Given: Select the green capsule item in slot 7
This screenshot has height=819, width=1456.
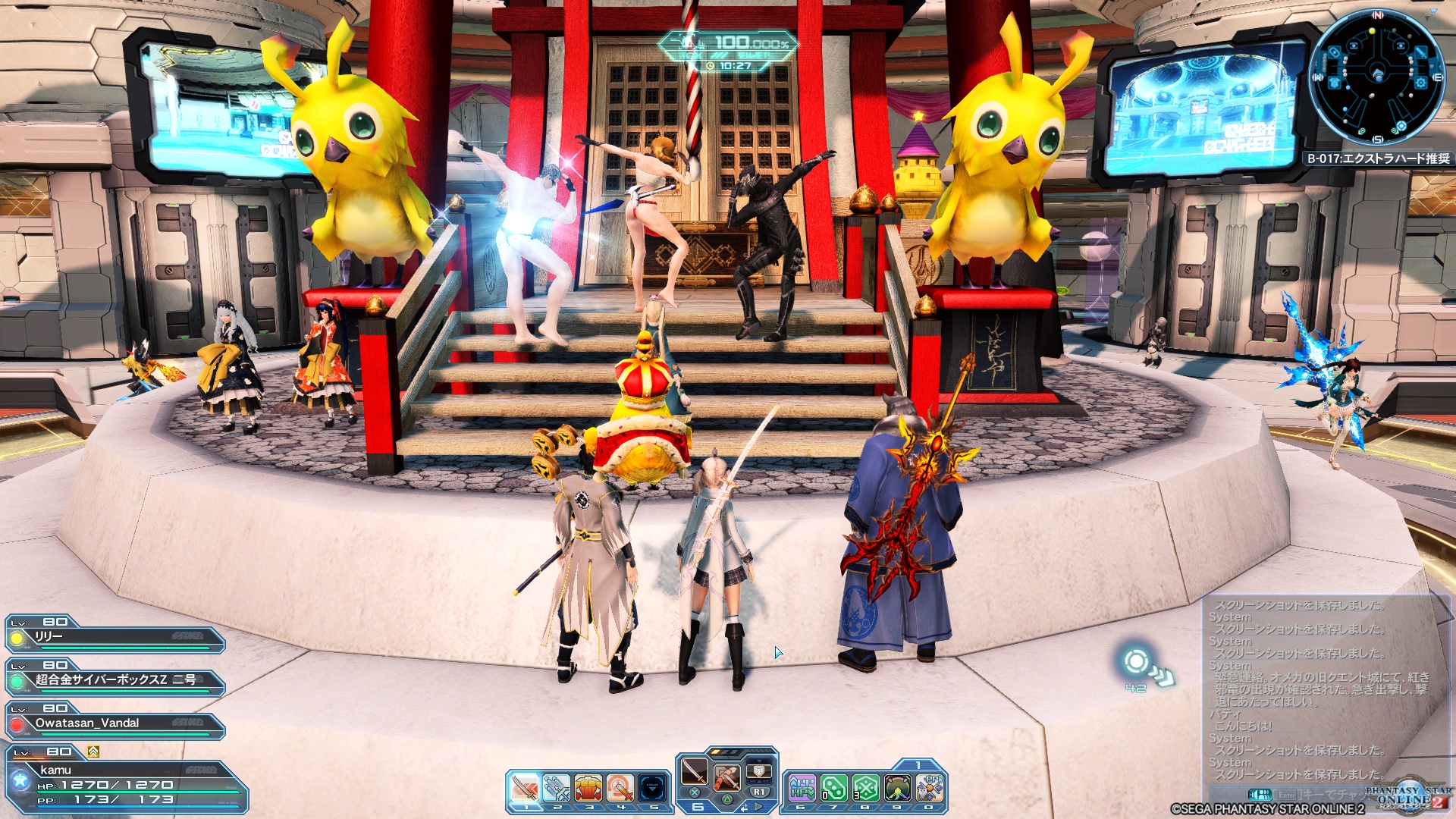Looking at the screenshot, I should coord(833,789).
